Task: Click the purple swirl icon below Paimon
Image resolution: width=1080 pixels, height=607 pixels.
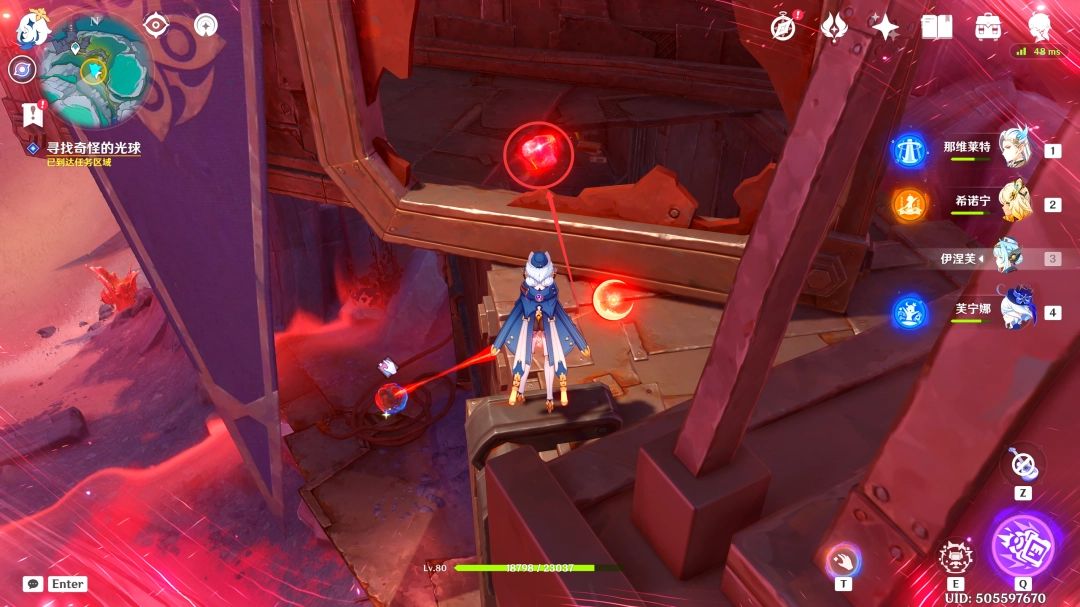Action: 20,68
